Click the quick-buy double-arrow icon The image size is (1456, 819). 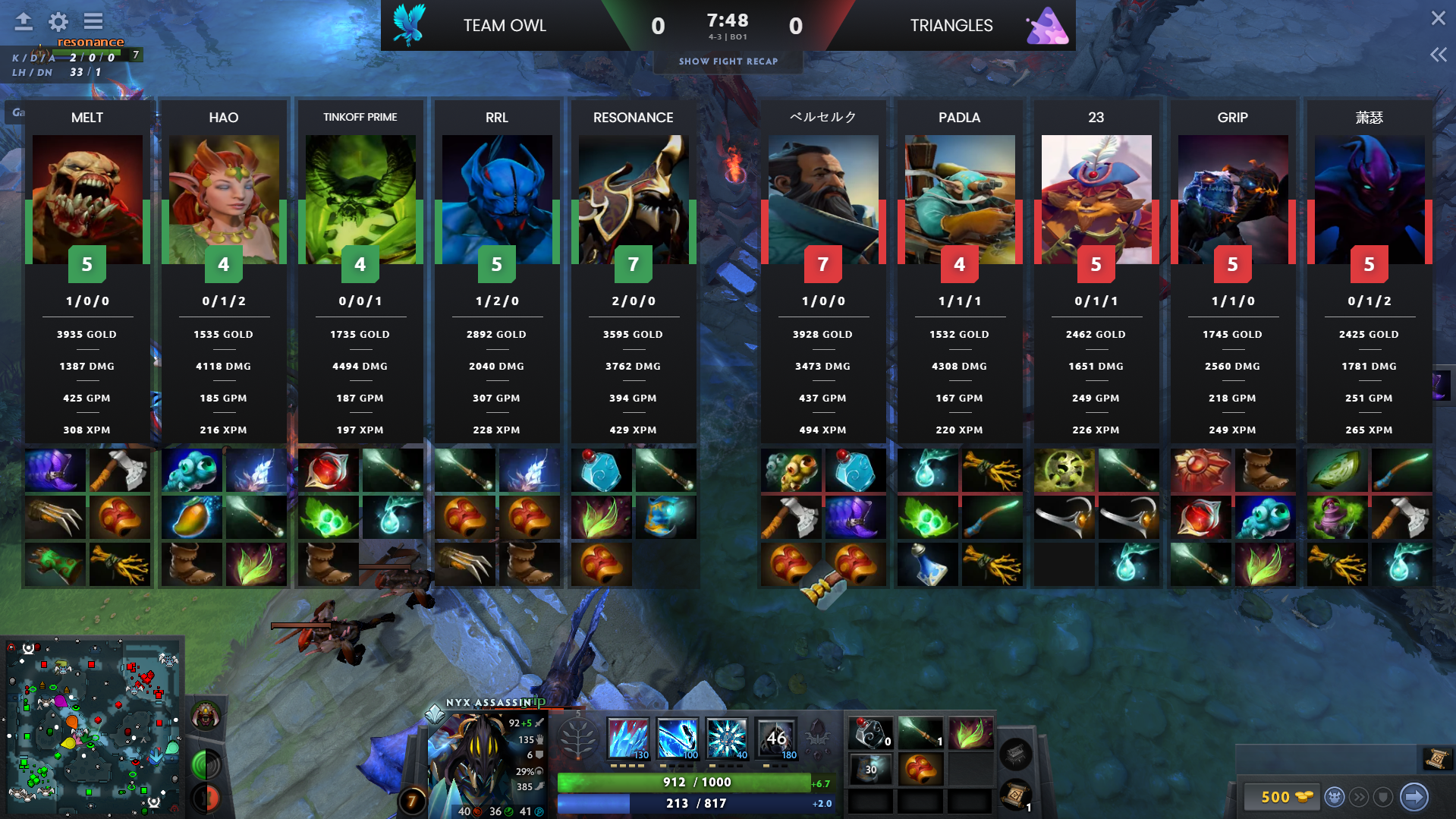point(1359,797)
